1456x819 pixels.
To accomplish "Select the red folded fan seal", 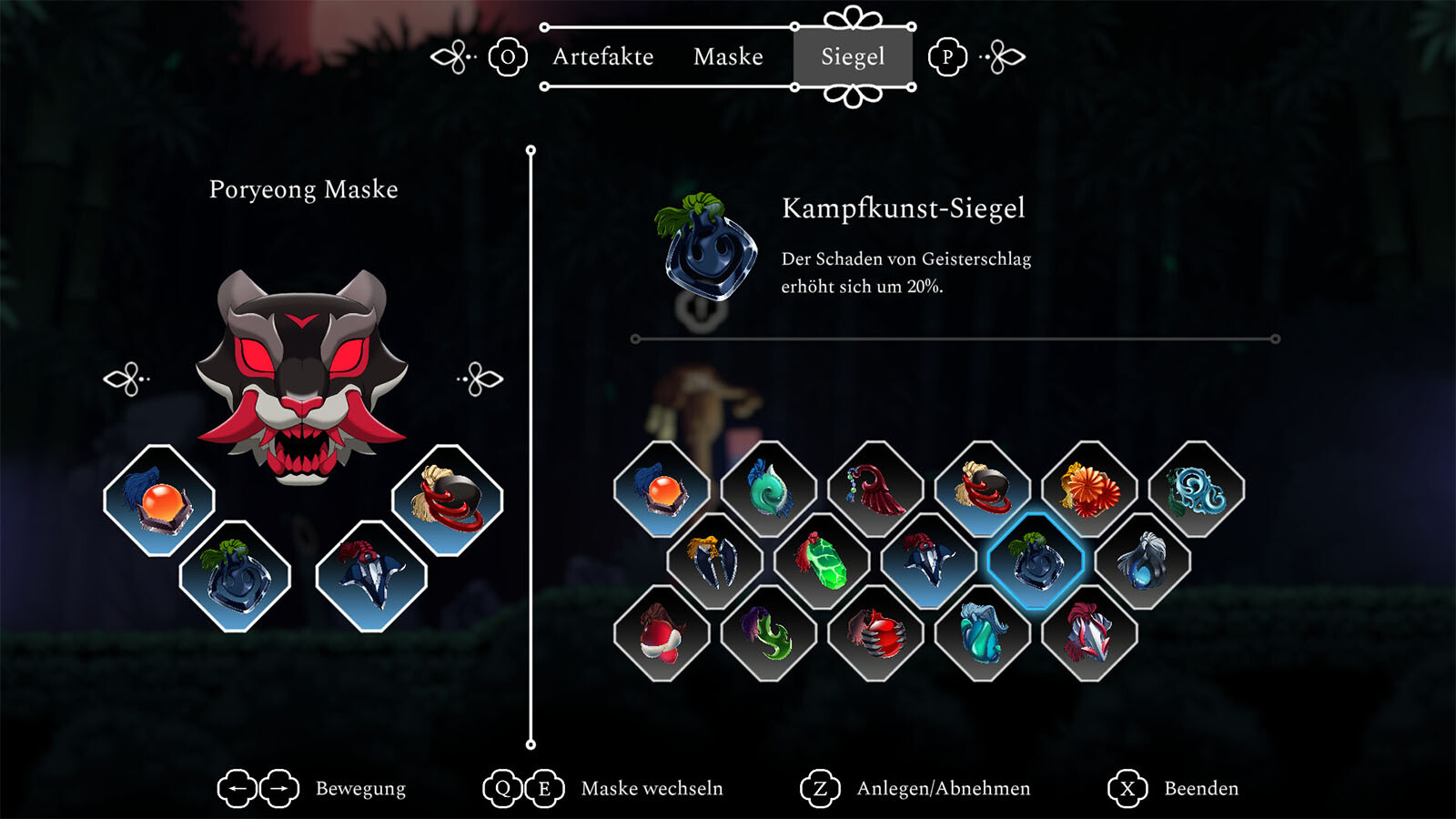I will pos(875,490).
